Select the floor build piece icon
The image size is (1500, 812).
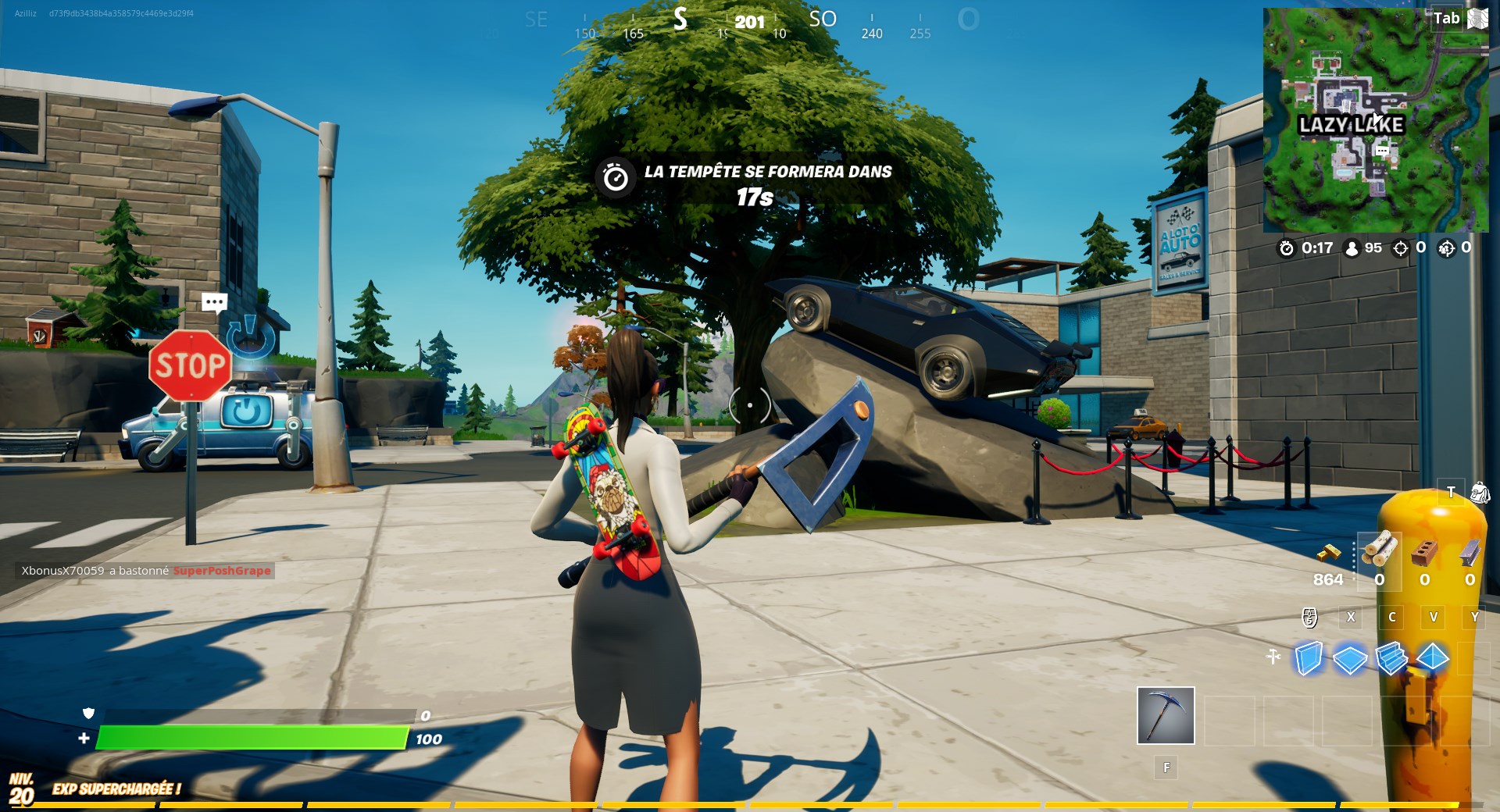point(1348,660)
